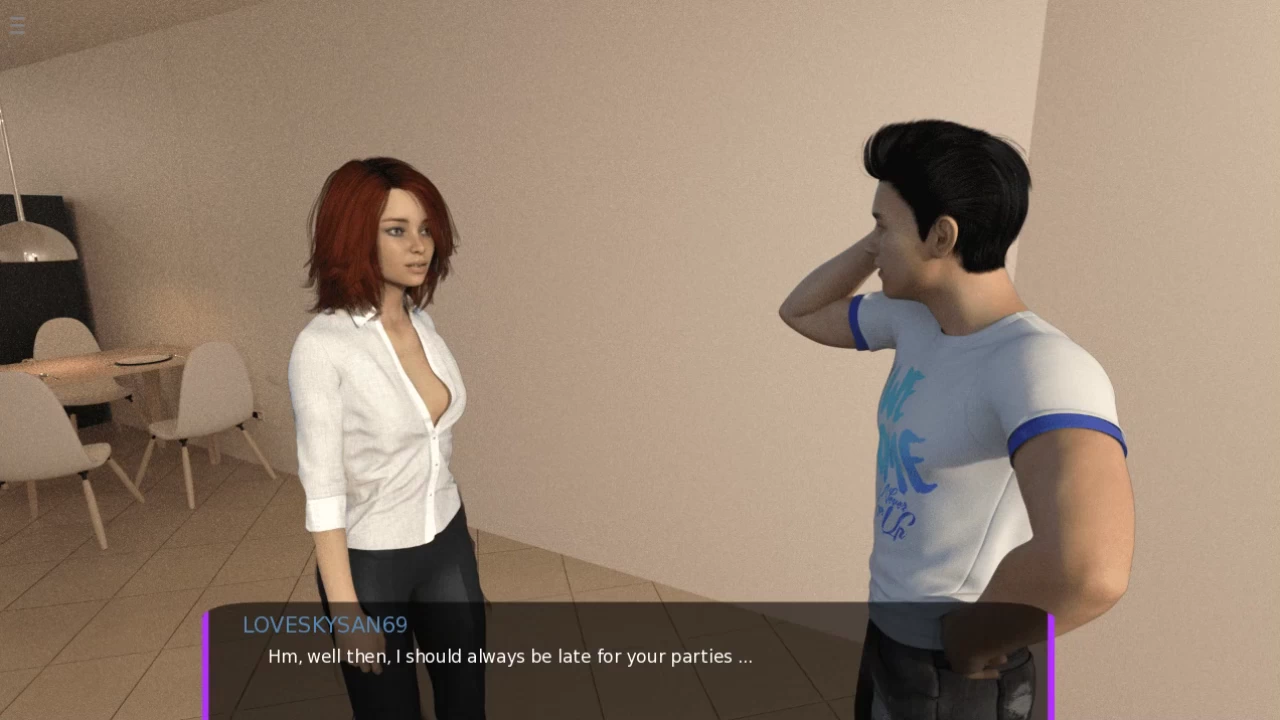Open the hamburger menu icon
This screenshot has width=1280, height=720.
17,27
